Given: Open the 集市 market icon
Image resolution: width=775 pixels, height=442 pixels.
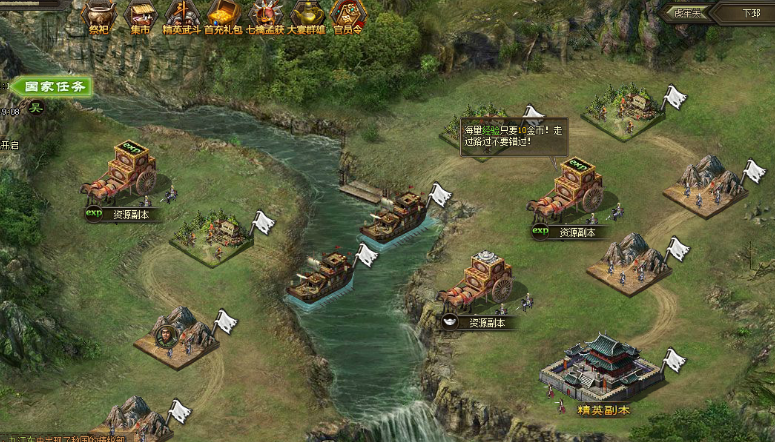Looking at the screenshot, I should (x=141, y=16).
